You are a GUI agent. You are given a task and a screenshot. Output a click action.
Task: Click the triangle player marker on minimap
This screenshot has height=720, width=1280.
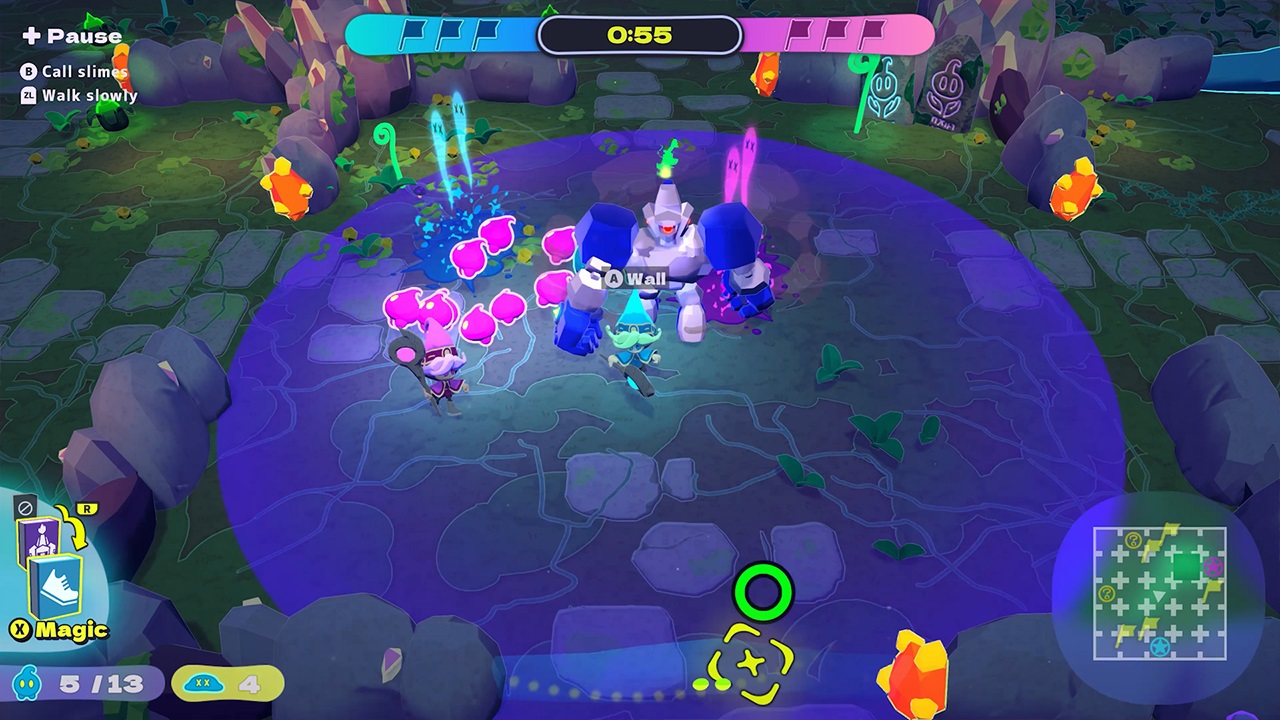[1159, 595]
